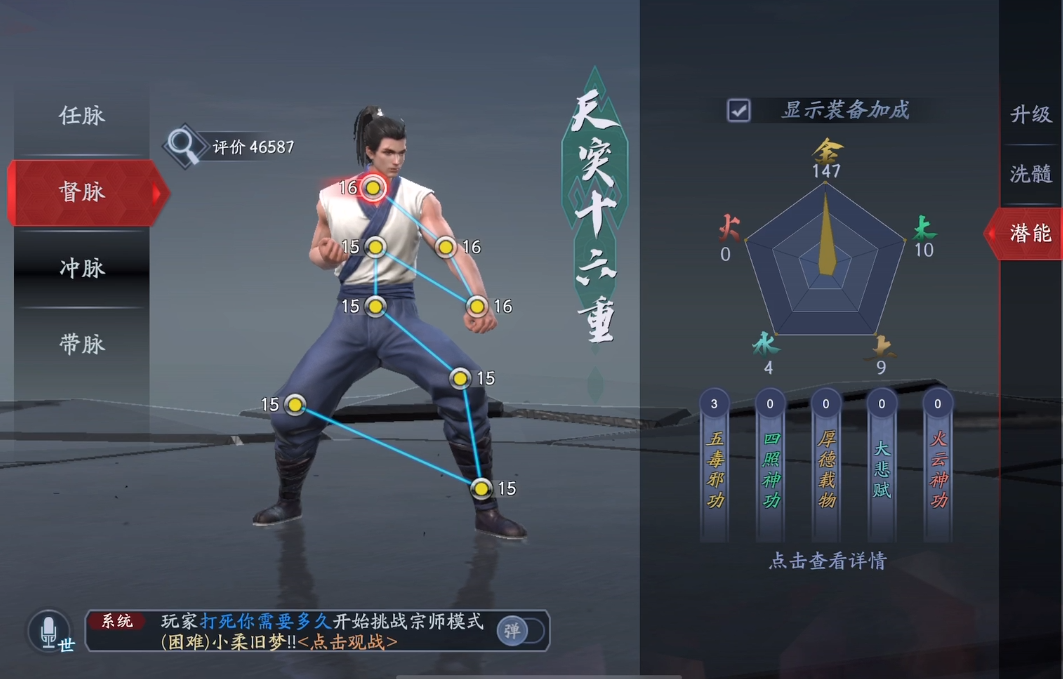Toggle the 弹 bullet comment switch

coord(520,630)
